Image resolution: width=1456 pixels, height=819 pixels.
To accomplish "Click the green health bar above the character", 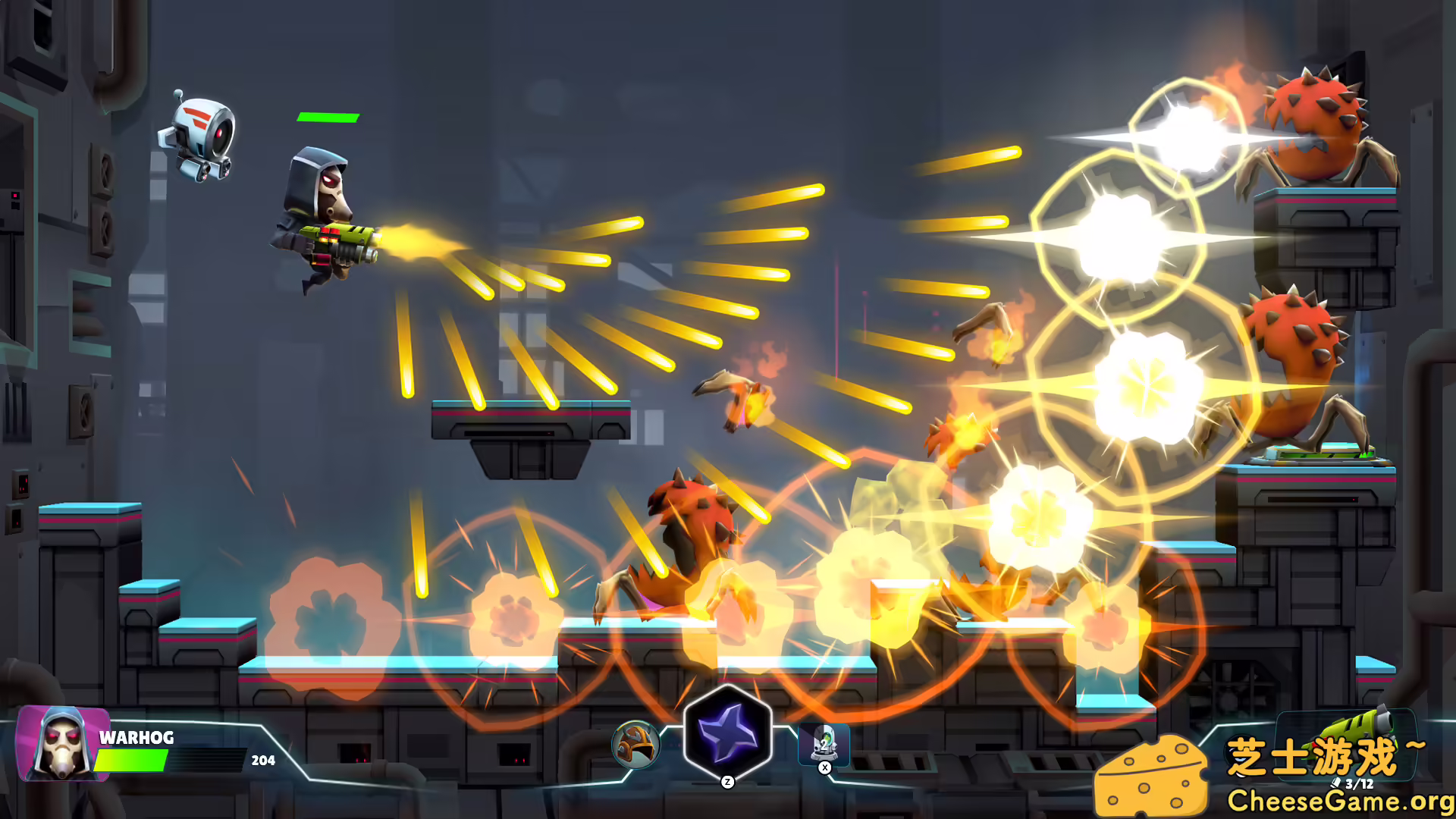I will pos(328,118).
